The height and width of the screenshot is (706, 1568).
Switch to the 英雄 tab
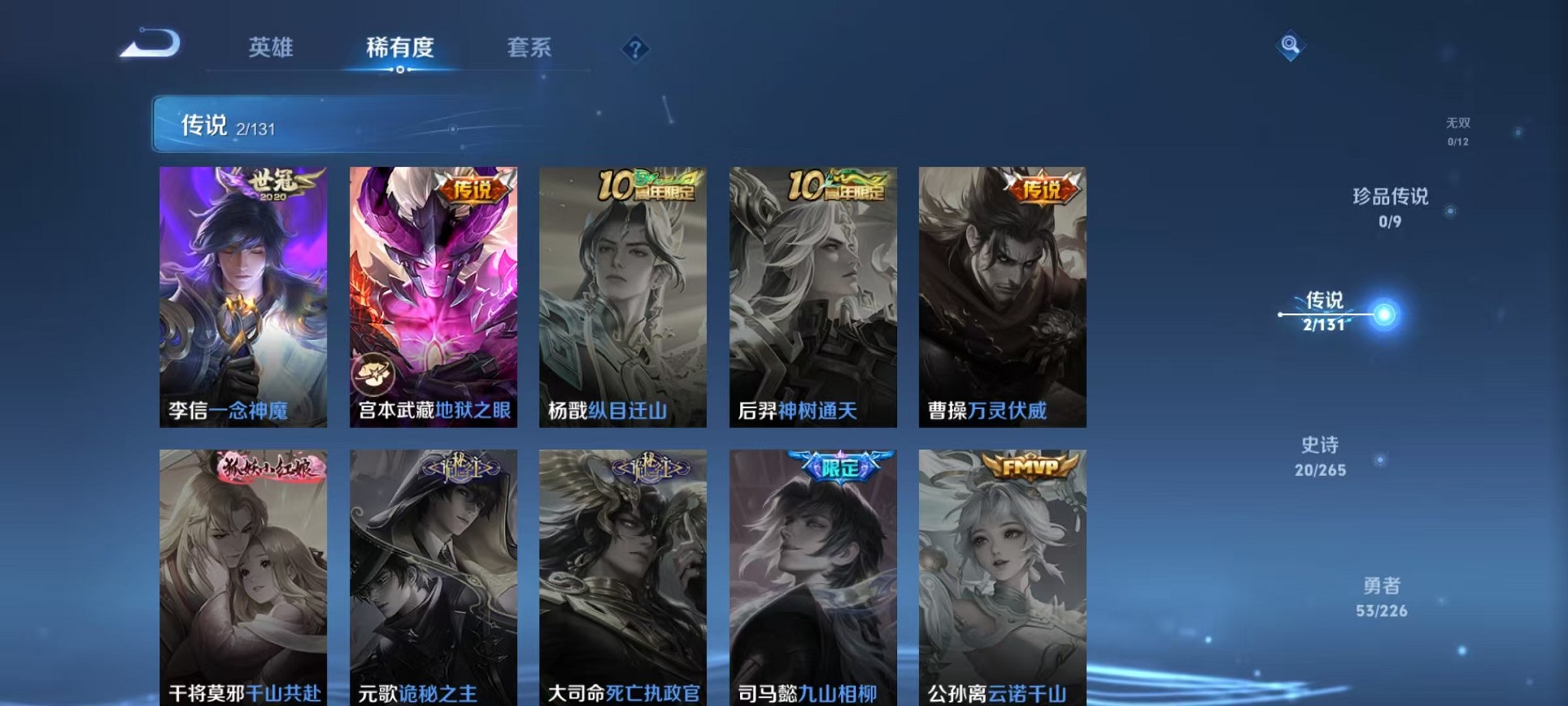(x=271, y=48)
